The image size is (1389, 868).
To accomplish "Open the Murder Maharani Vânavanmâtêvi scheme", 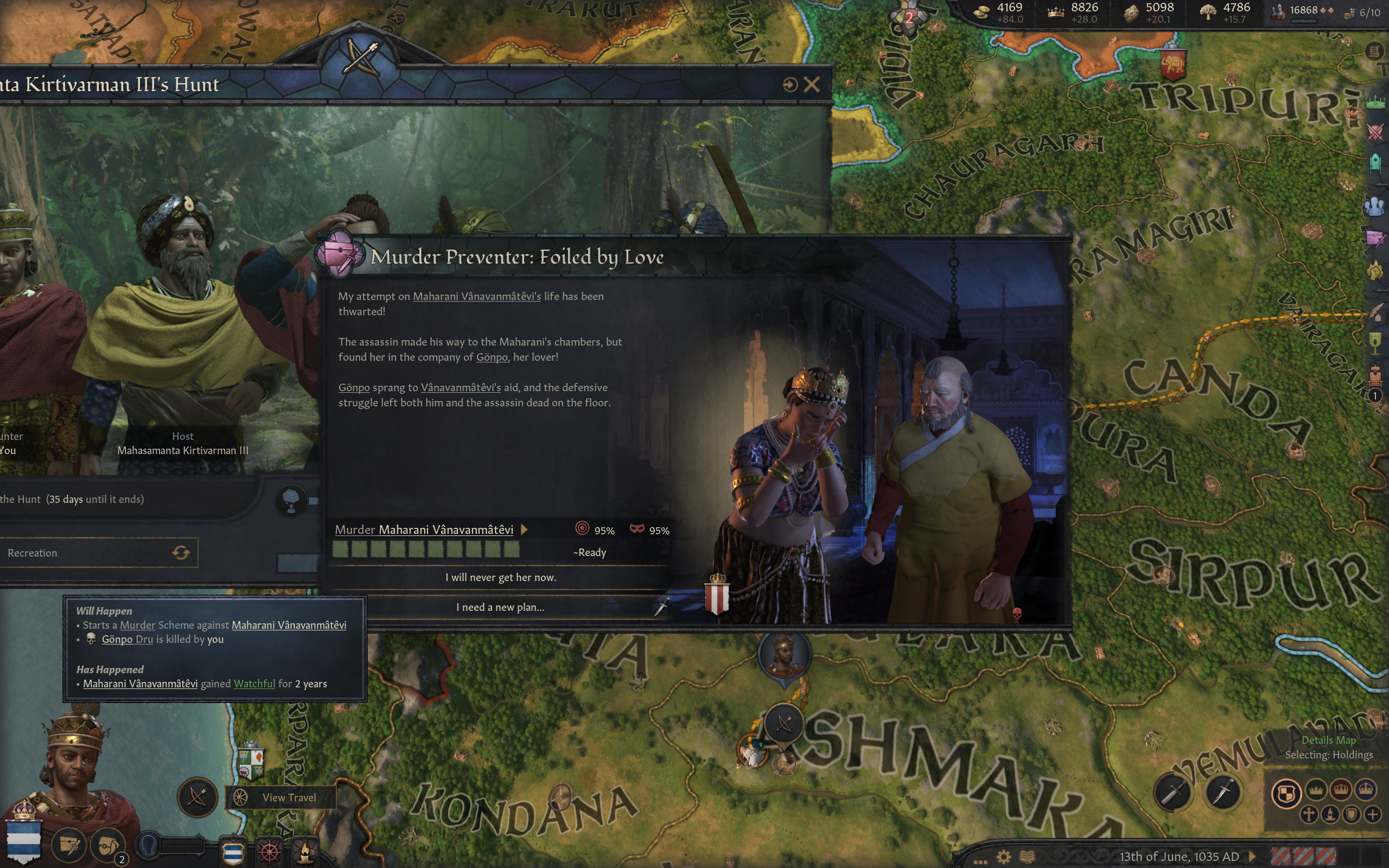I will click(424, 530).
